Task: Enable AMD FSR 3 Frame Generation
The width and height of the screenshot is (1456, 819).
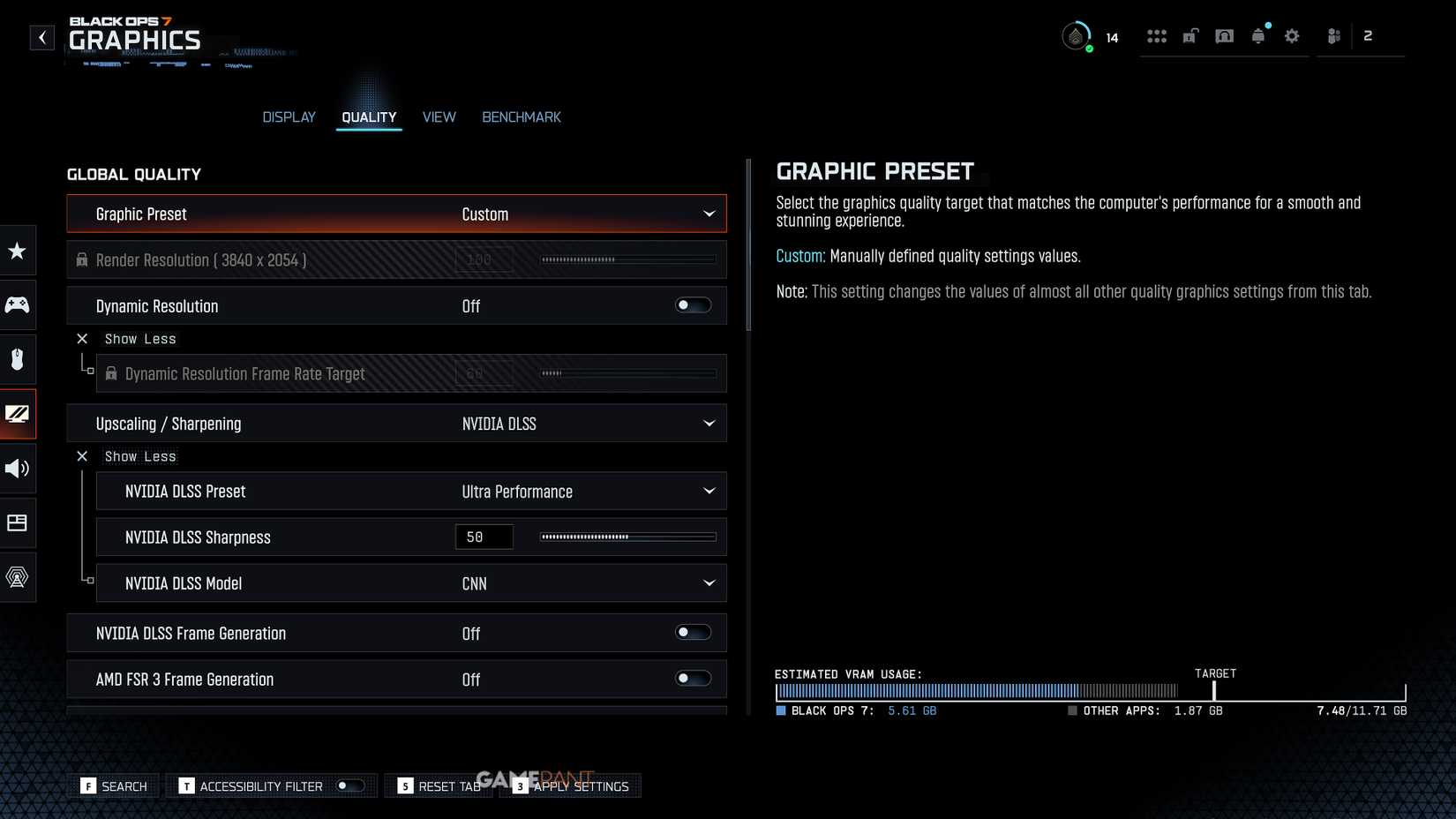Action: 692,678
